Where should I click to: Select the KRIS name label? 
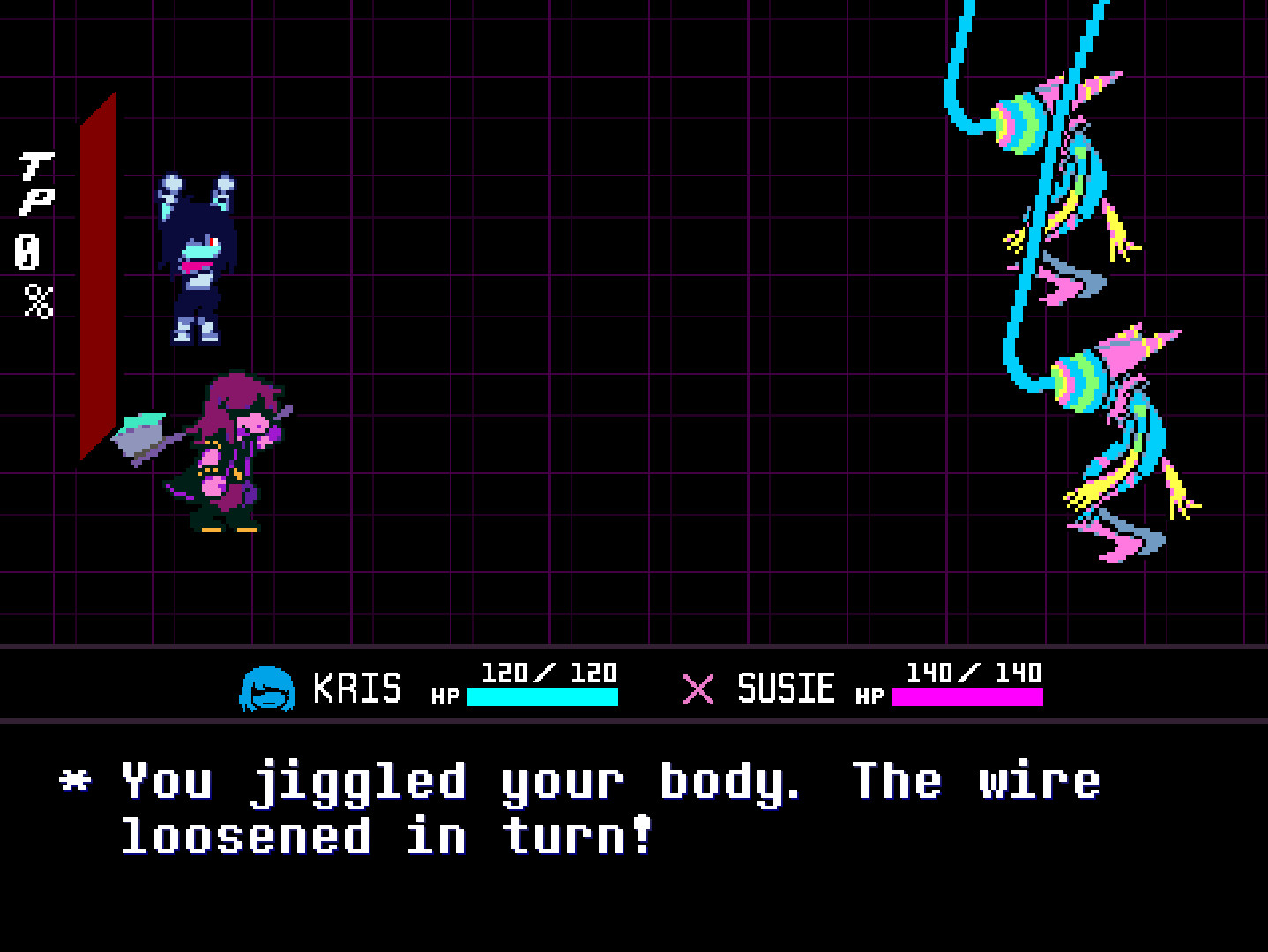pos(357,688)
